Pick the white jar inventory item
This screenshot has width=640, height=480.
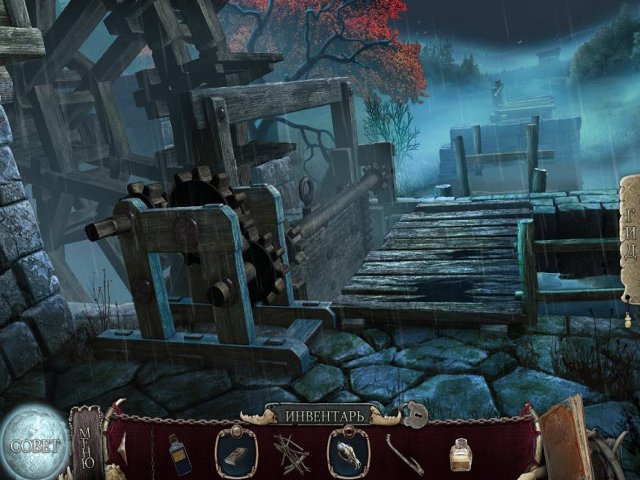coord(461,454)
